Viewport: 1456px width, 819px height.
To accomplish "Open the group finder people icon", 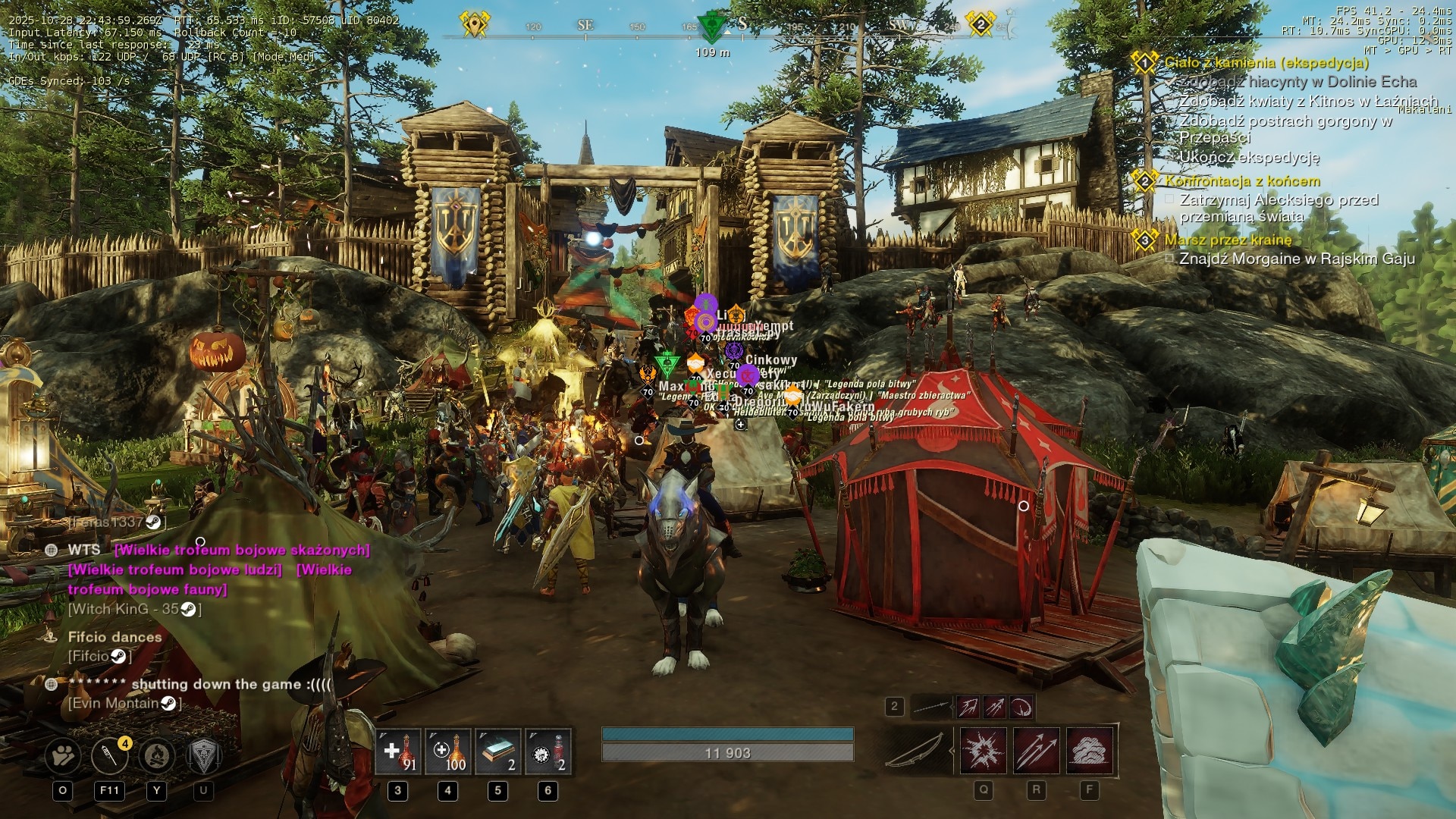I will (63, 755).
